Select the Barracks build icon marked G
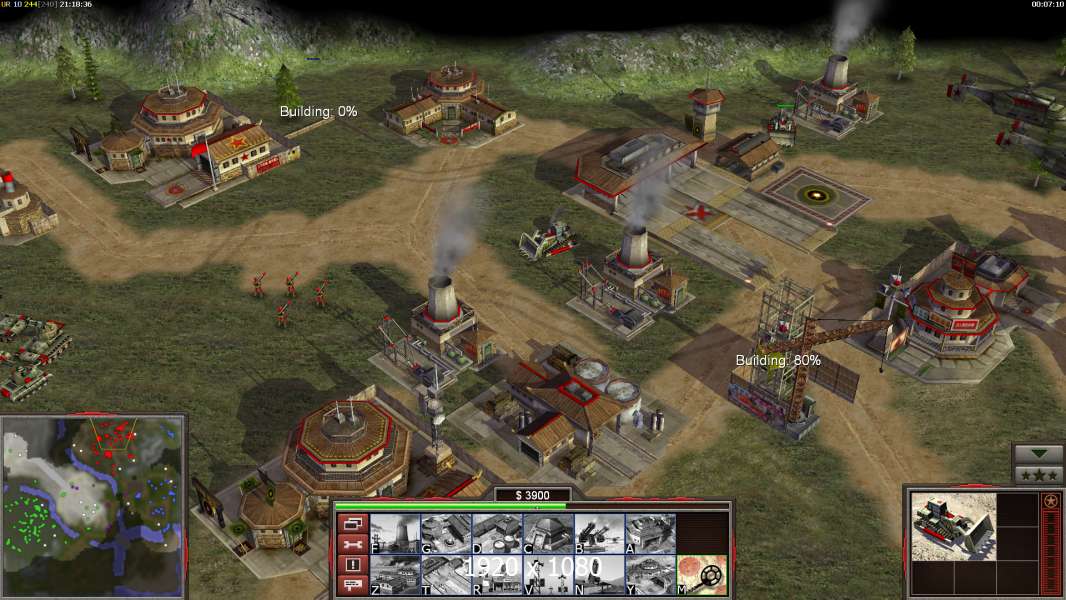Screen dimensions: 1066x600 click(446, 534)
